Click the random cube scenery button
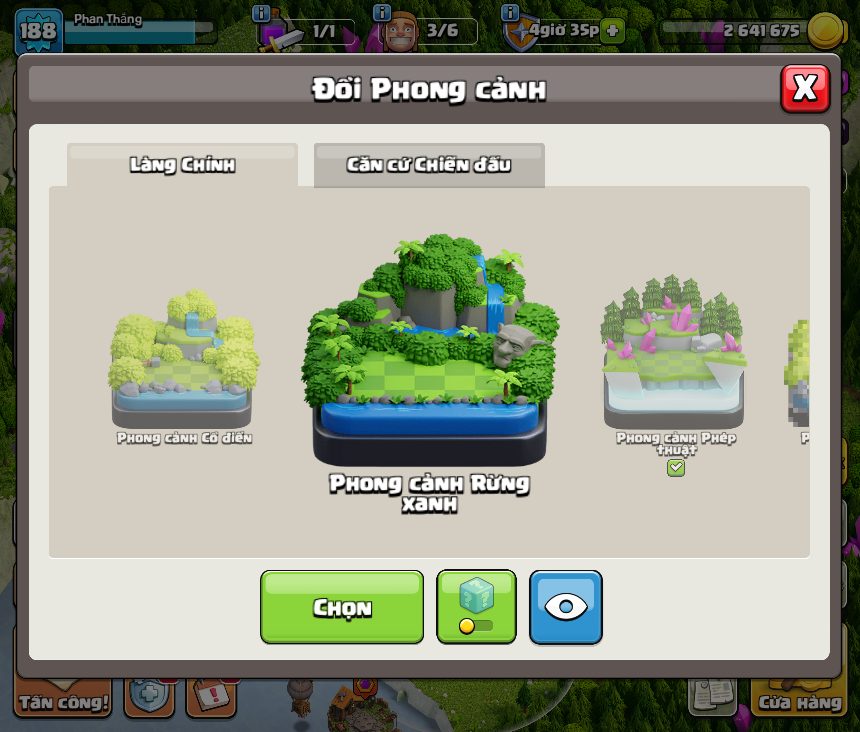The height and width of the screenshot is (732, 860). click(x=476, y=607)
